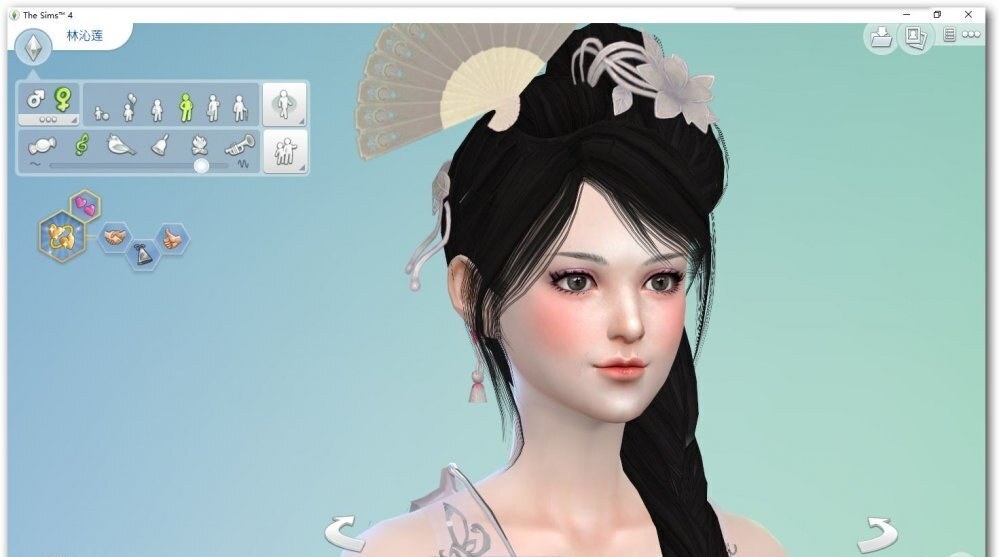Click the plumbob icon beside the Sim name

[33, 46]
